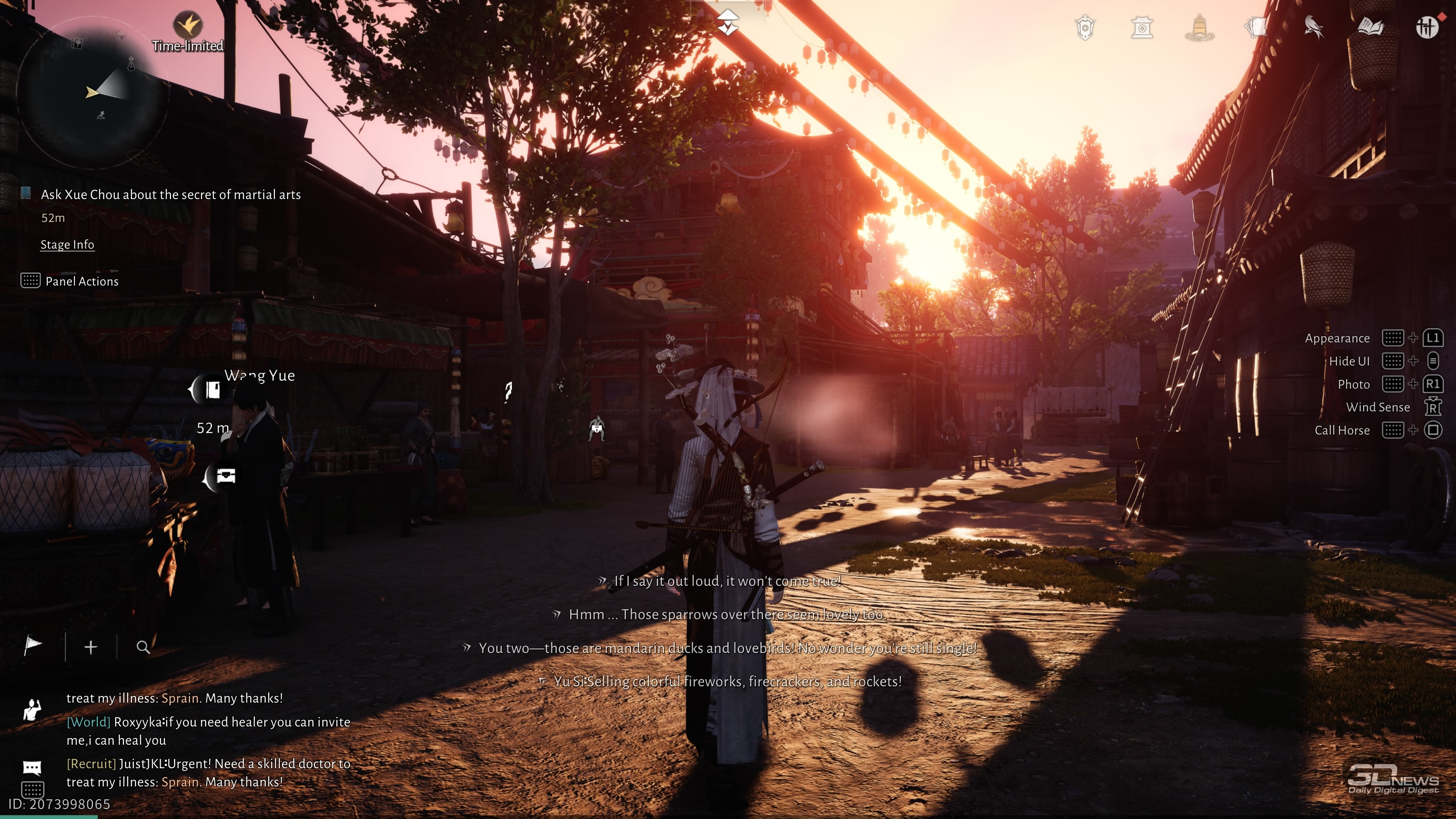Viewport: 1456px width, 819px height.
Task: Click the Recruit message from JuistJKL
Action: tap(208, 773)
